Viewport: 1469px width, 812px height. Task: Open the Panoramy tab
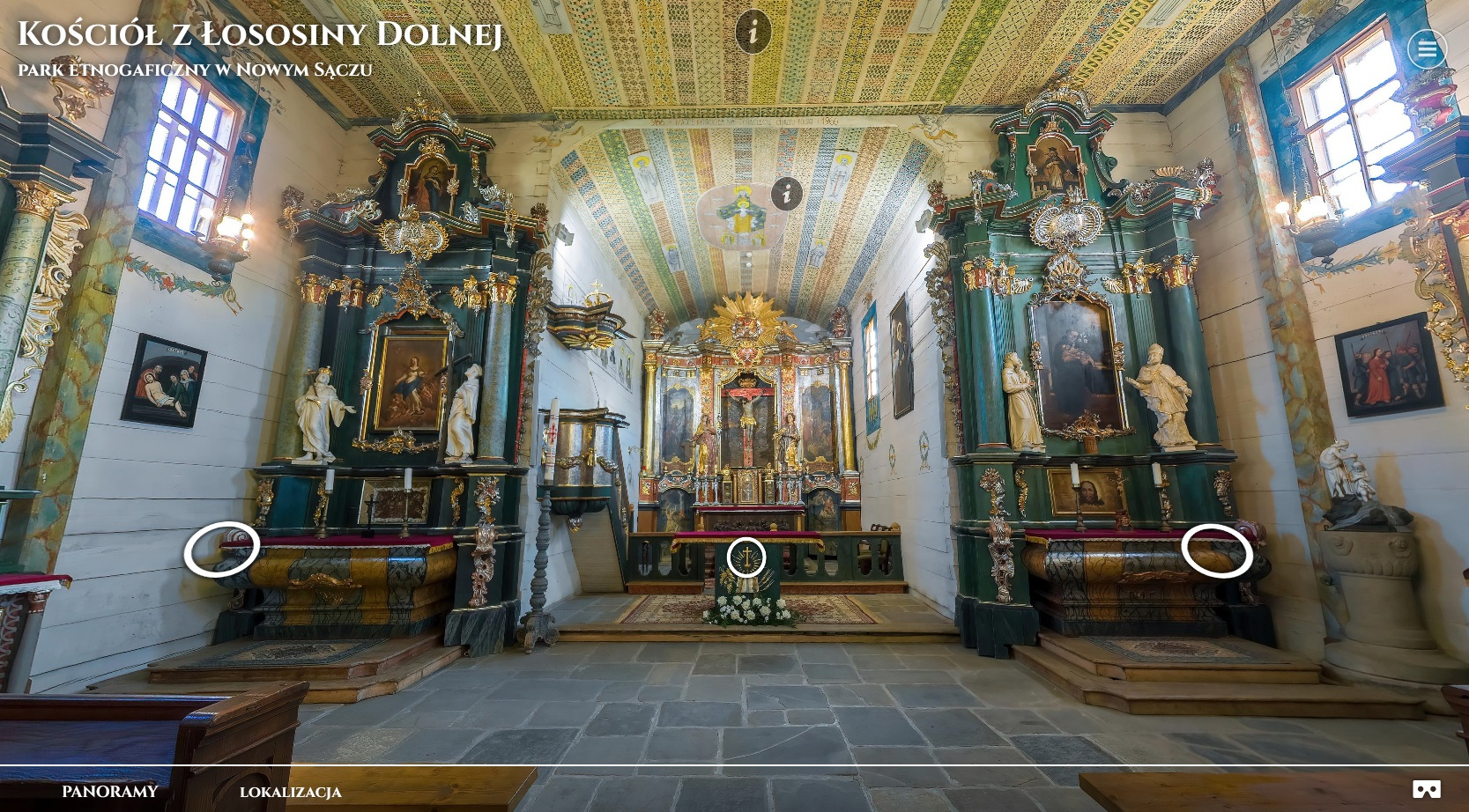110,792
